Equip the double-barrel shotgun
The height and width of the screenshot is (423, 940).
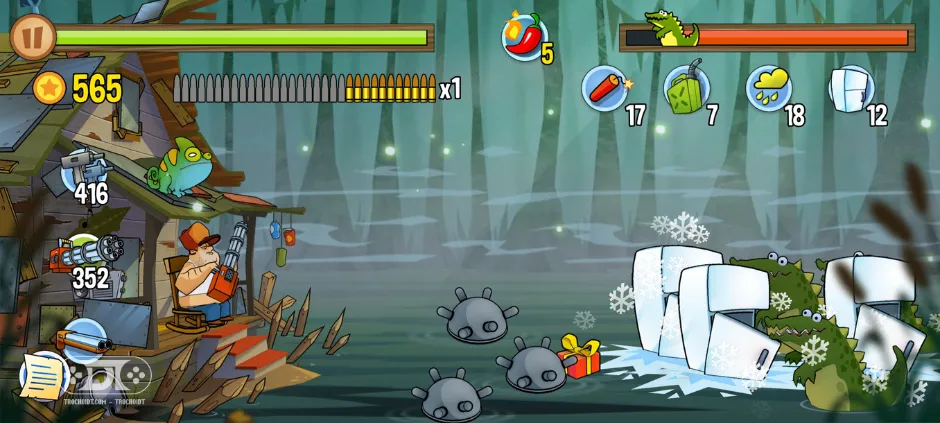coord(82,338)
